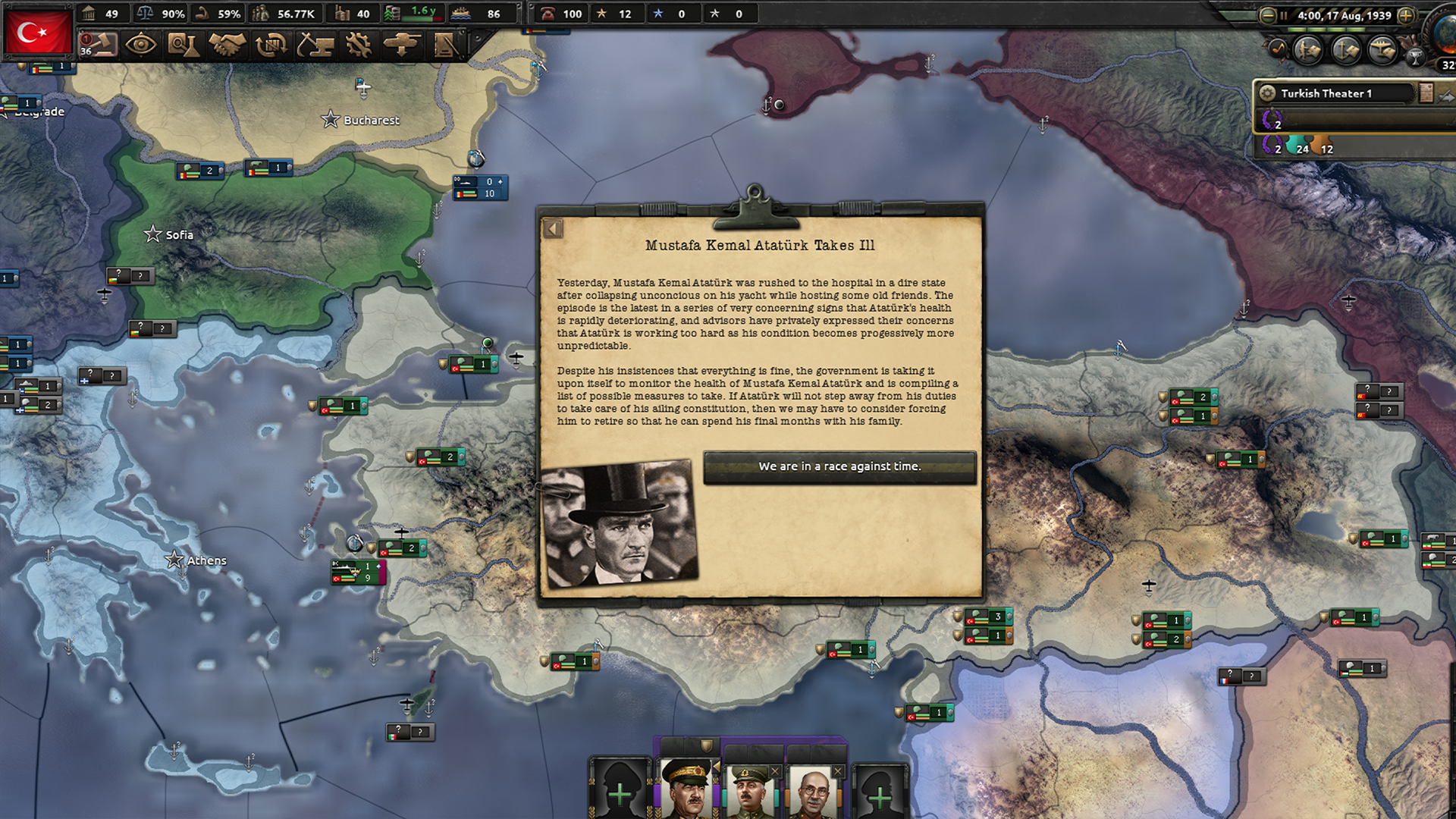Click the Turkish flag to open politics view
The height and width of the screenshot is (819, 1456).
coord(38,32)
